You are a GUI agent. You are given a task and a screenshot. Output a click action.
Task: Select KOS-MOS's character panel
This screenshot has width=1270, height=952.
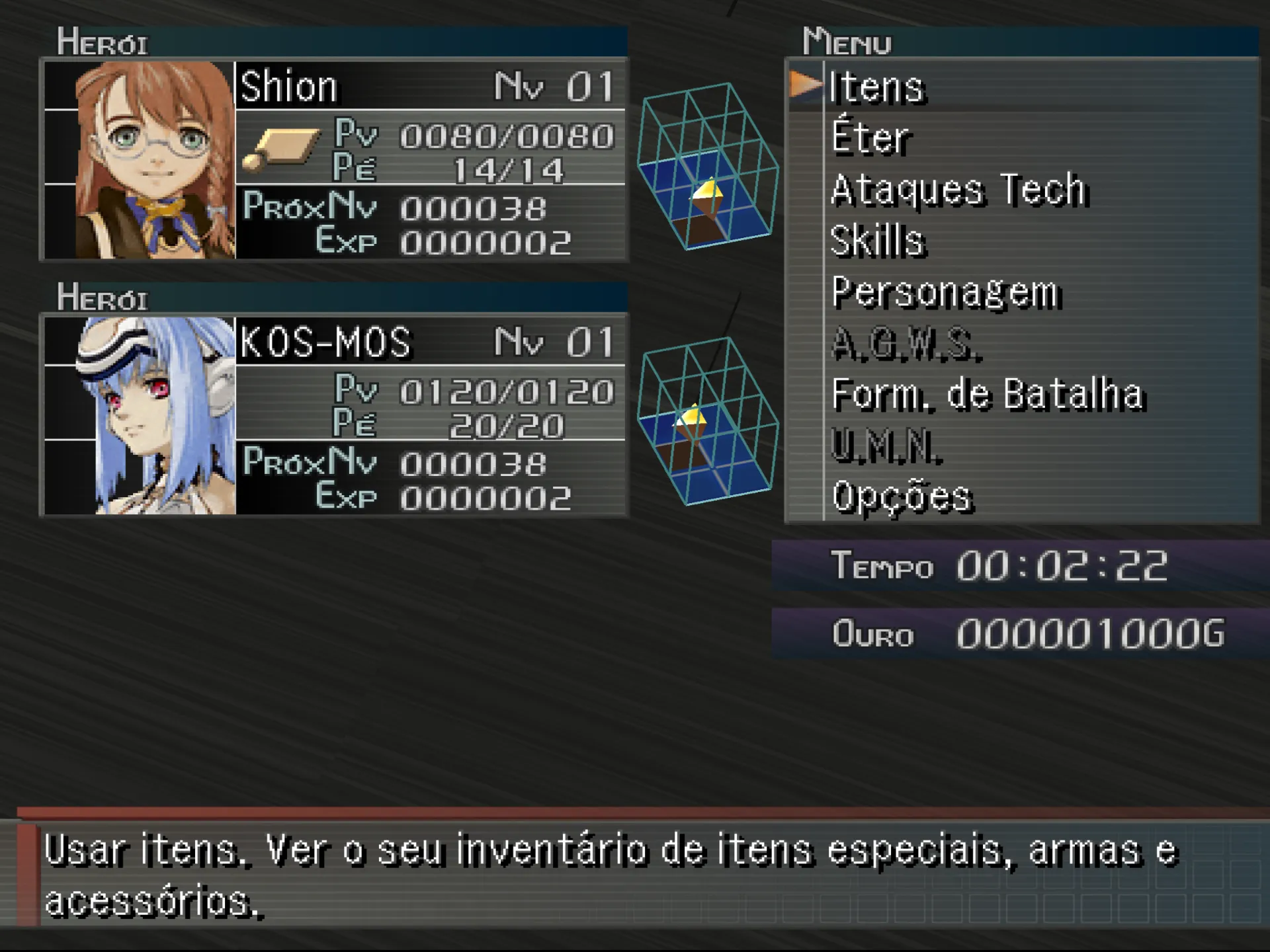[430, 415]
